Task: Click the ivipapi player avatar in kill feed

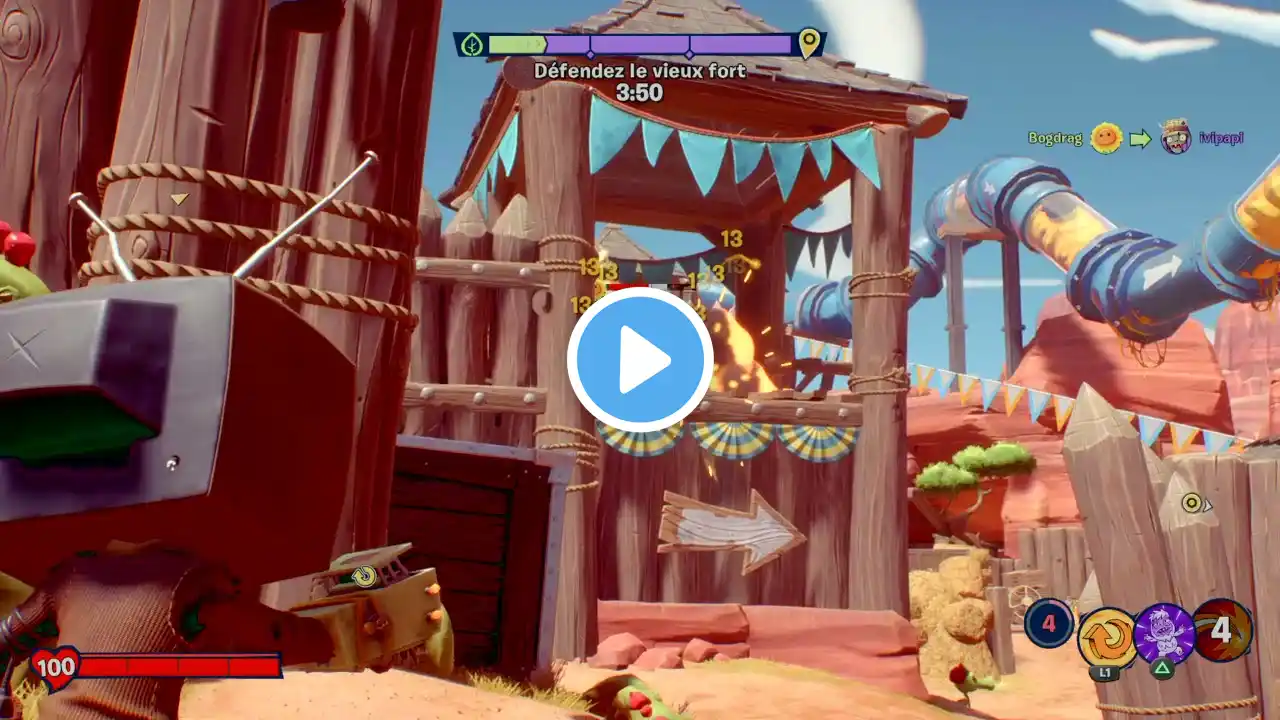Action: point(1176,137)
